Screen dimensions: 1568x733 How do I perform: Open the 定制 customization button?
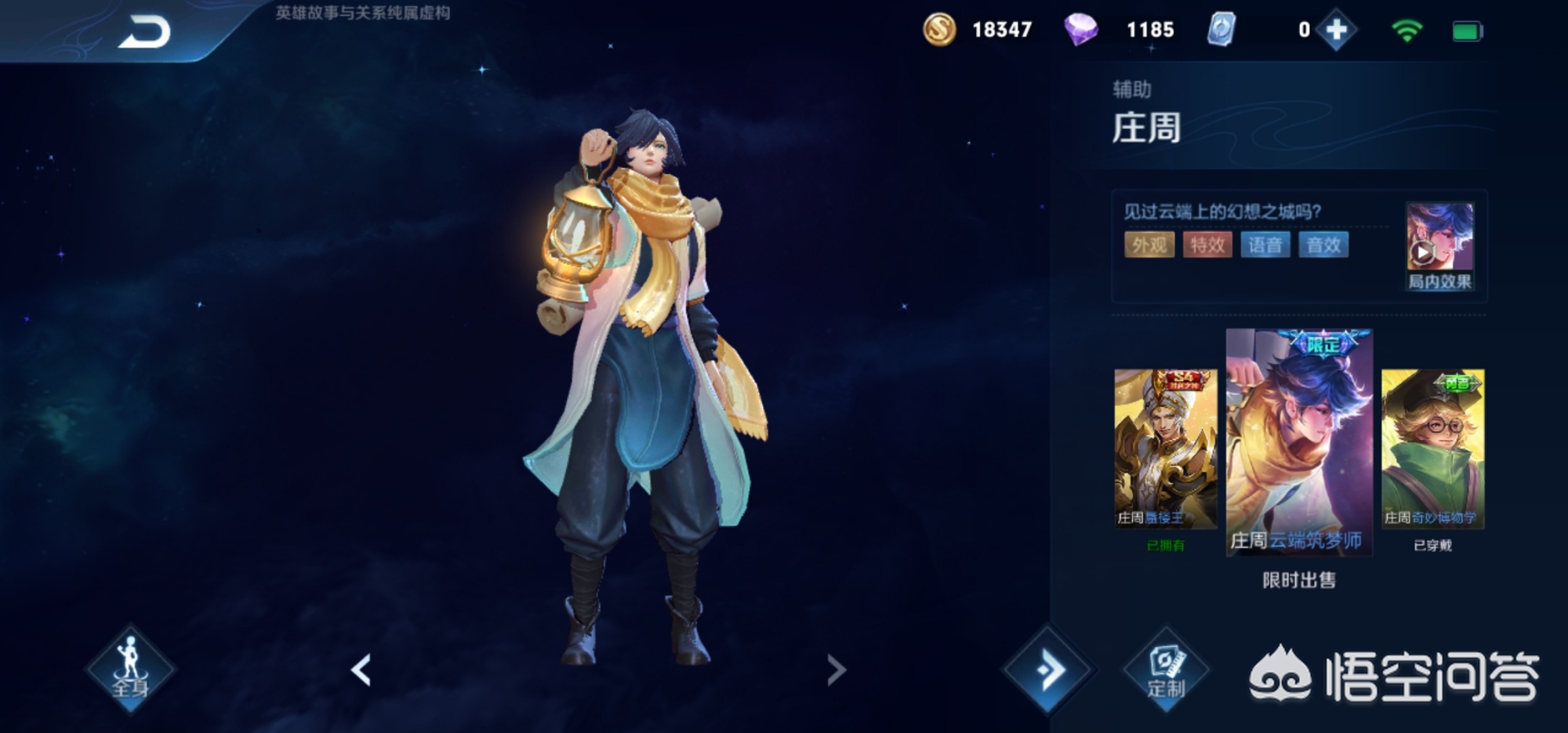pos(1166,670)
